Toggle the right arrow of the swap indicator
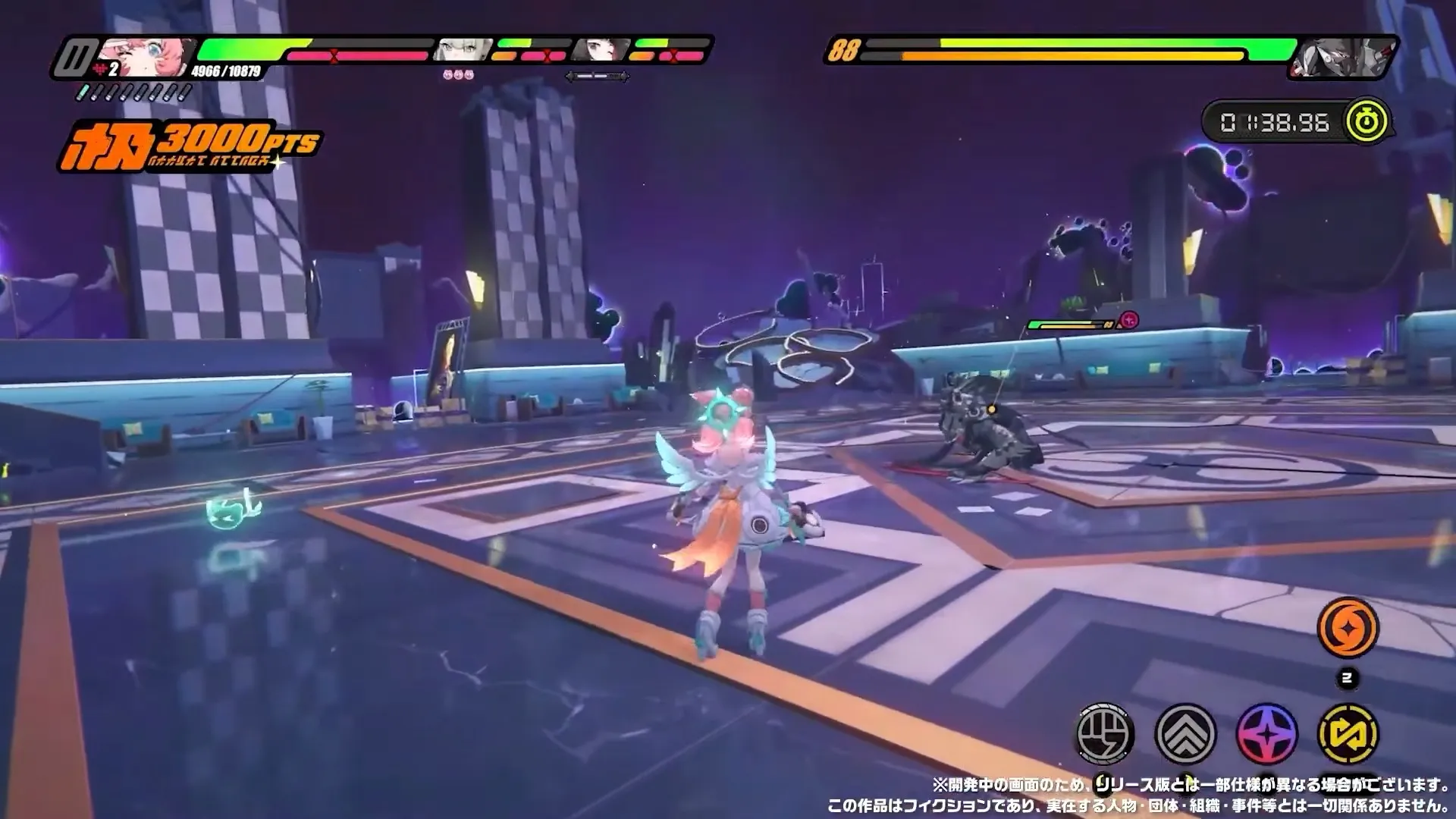1456x819 pixels. pyautogui.click(x=627, y=75)
